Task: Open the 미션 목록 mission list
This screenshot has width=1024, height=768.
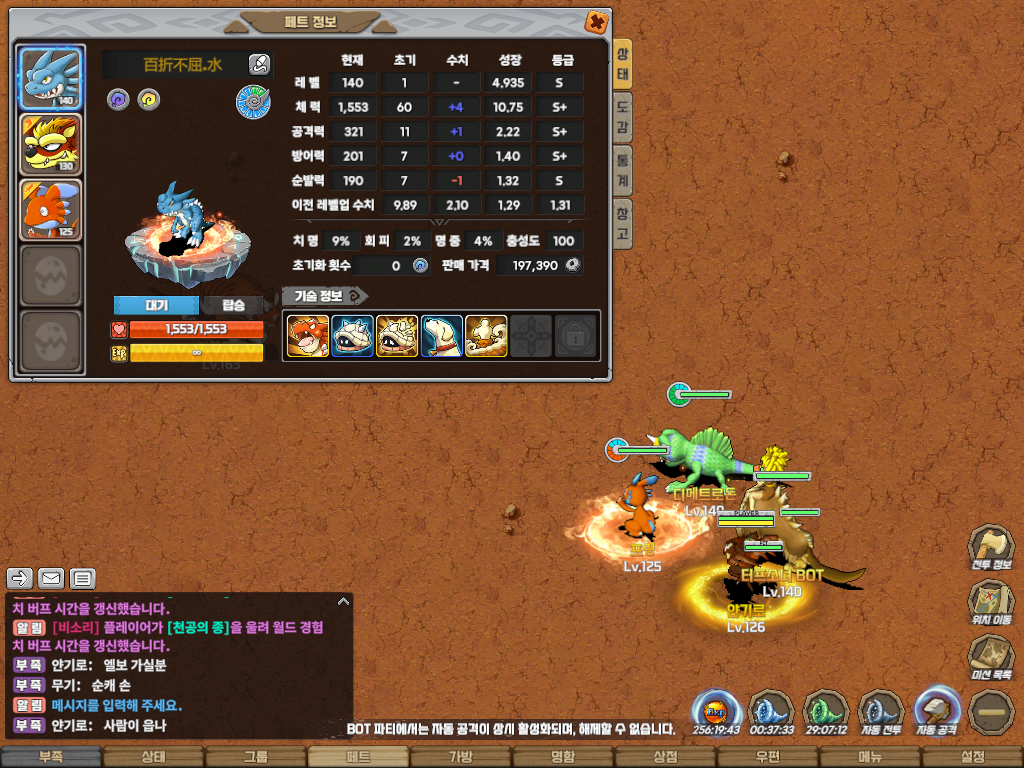Action: (x=990, y=658)
